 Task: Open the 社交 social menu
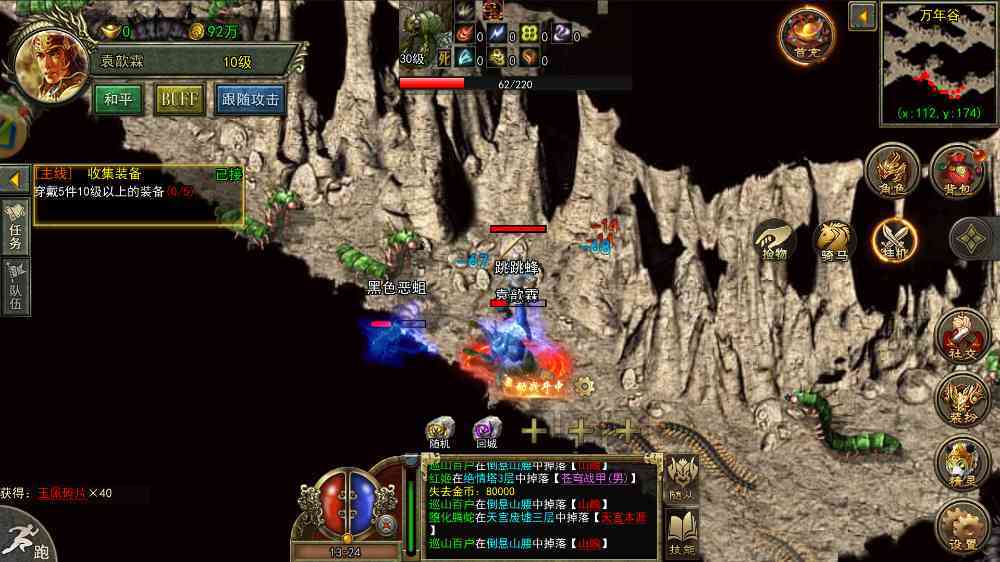(963, 335)
